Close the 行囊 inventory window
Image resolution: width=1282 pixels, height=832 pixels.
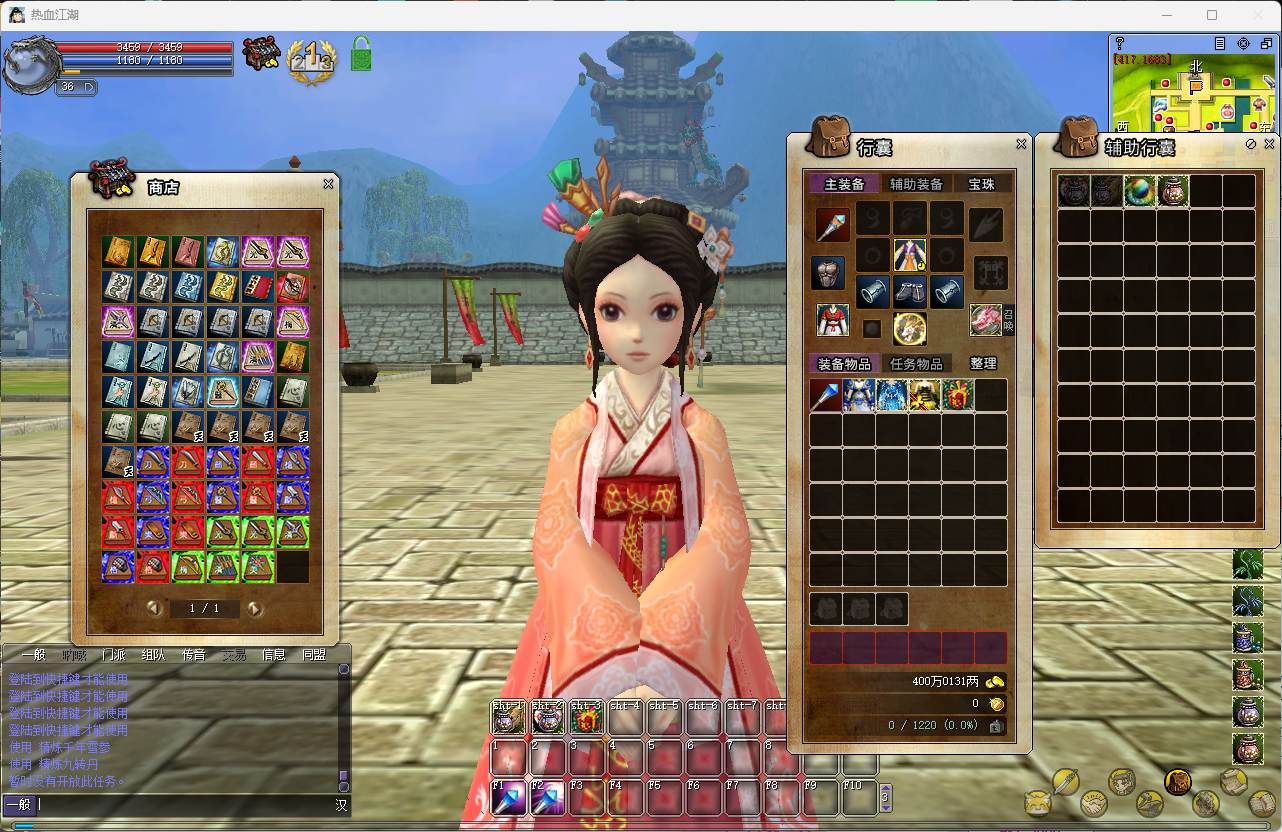[x=1021, y=144]
